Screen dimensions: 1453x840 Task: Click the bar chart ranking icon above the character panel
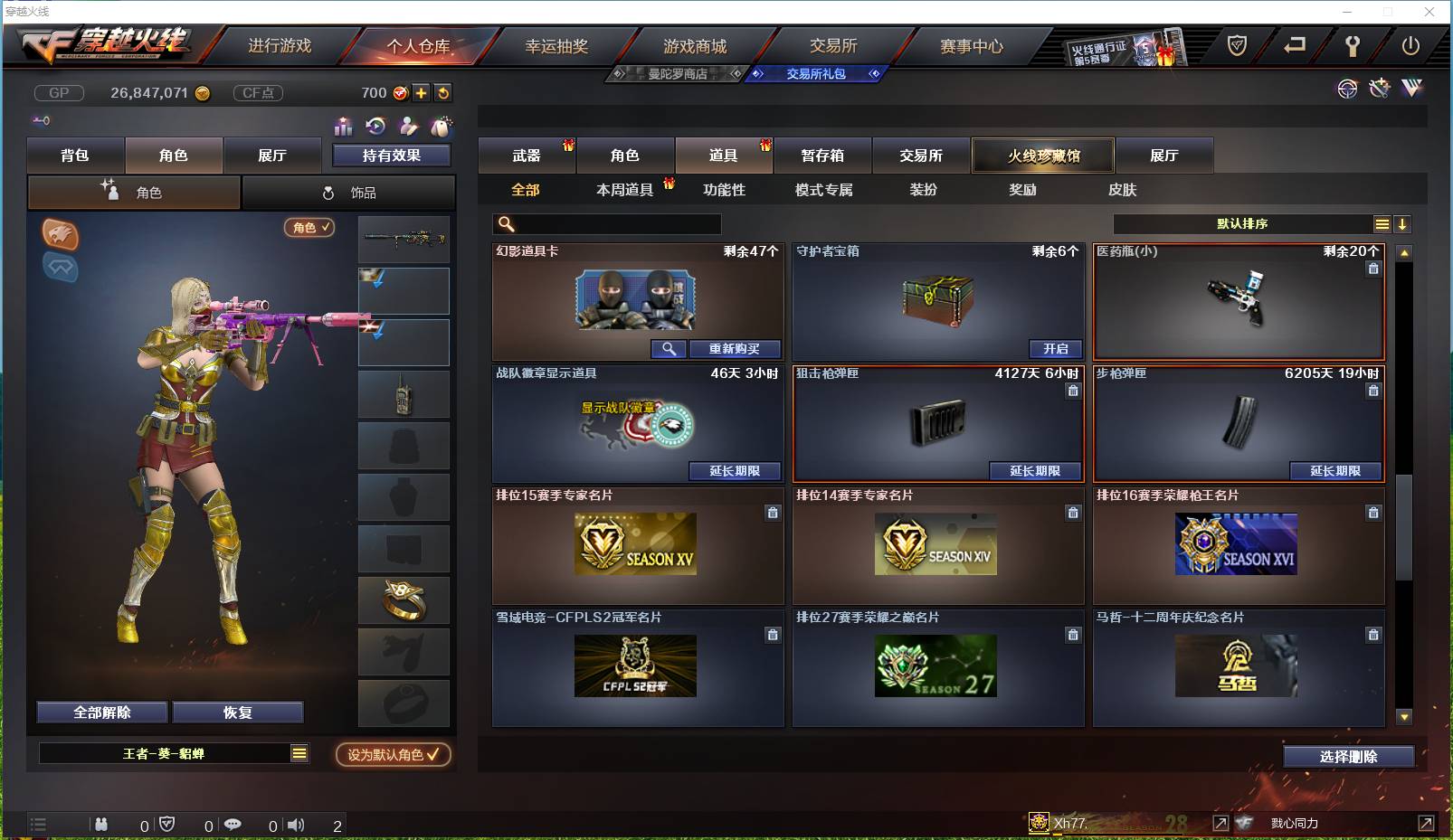tap(343, 127)
